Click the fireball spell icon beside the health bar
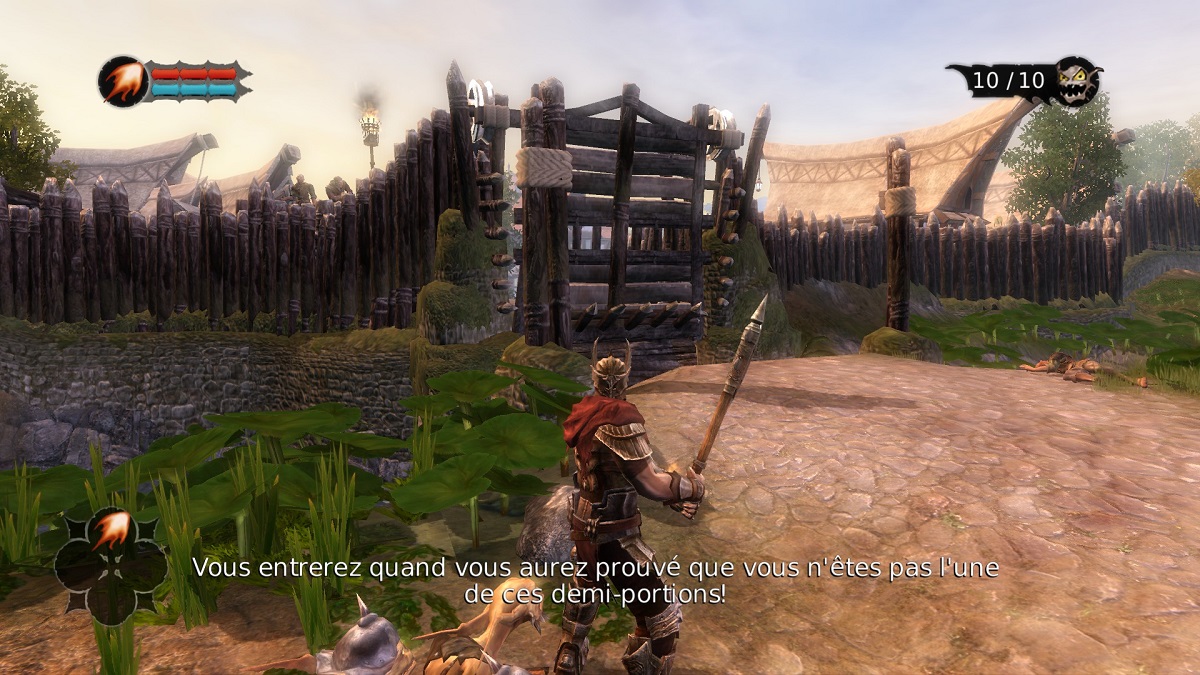The width and height of the screenshot is (1200, 675). (123, 81)
